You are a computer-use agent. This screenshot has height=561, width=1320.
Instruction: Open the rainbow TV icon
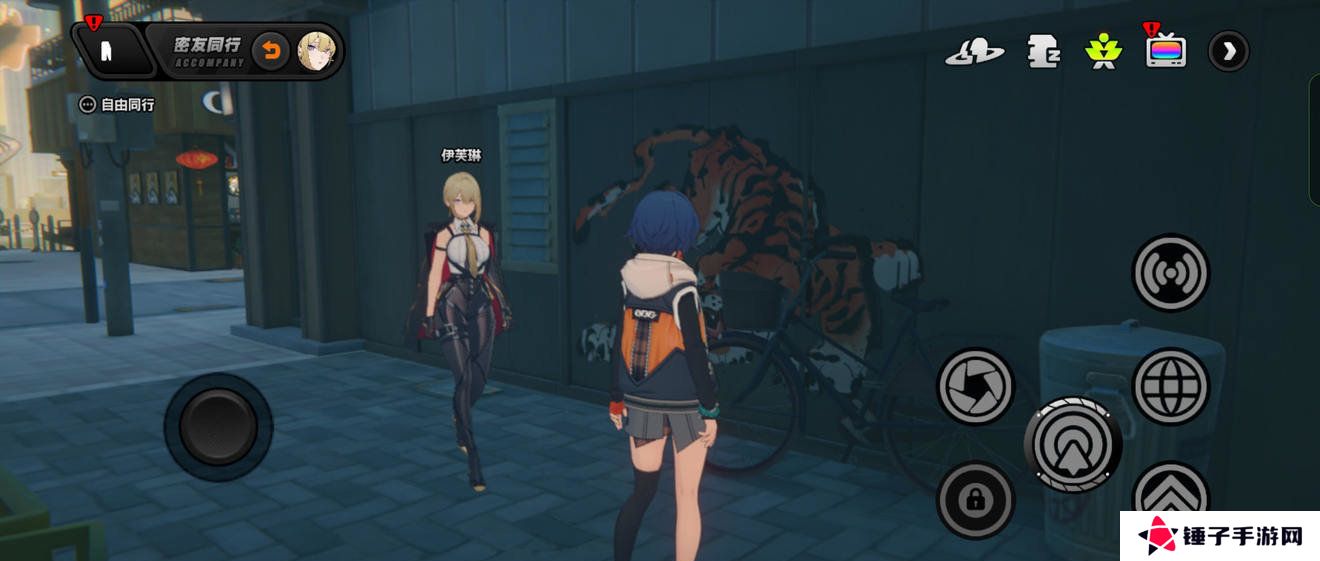[1166, 51]
